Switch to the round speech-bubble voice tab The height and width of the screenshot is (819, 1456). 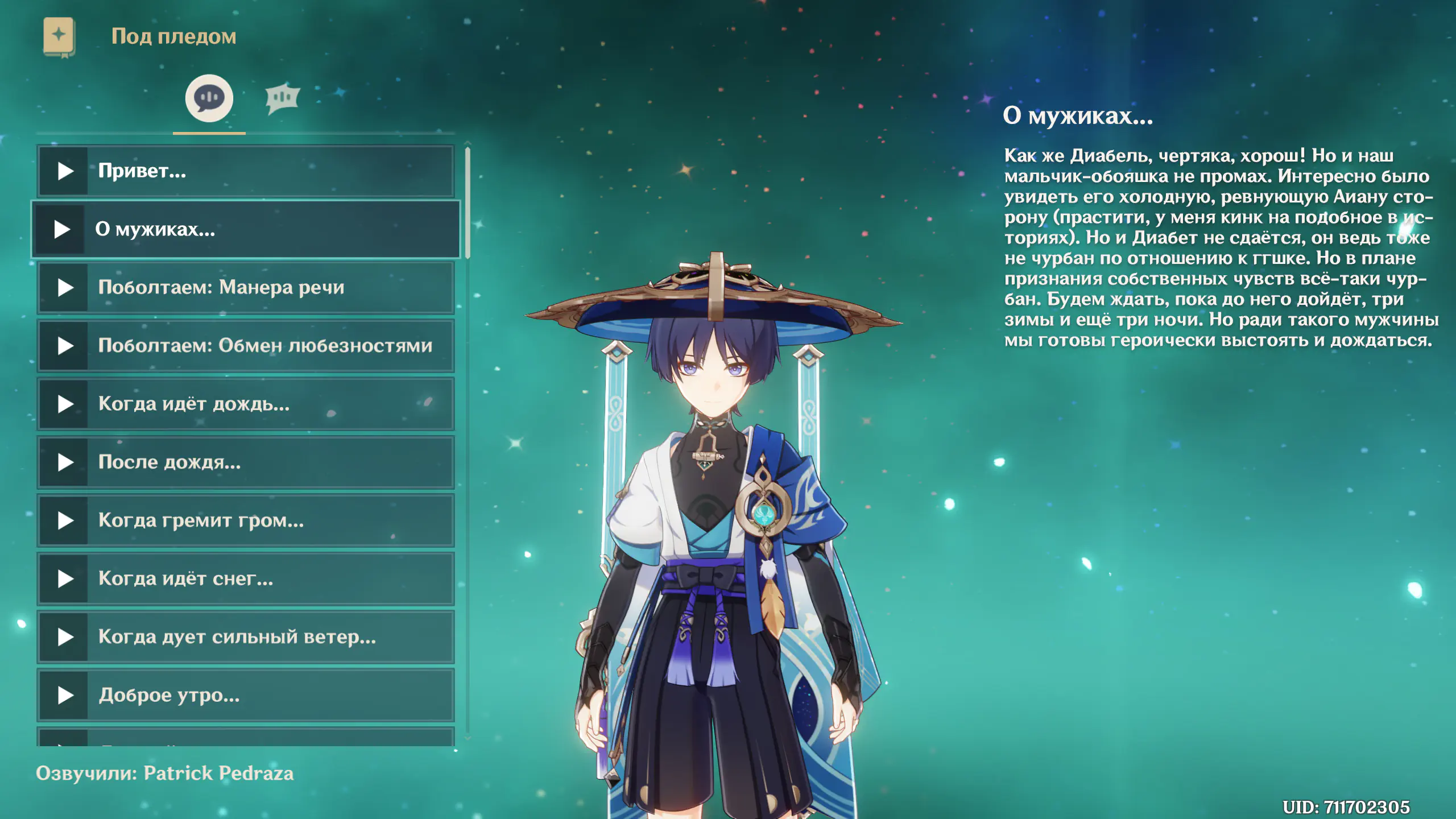click(209, 98)
